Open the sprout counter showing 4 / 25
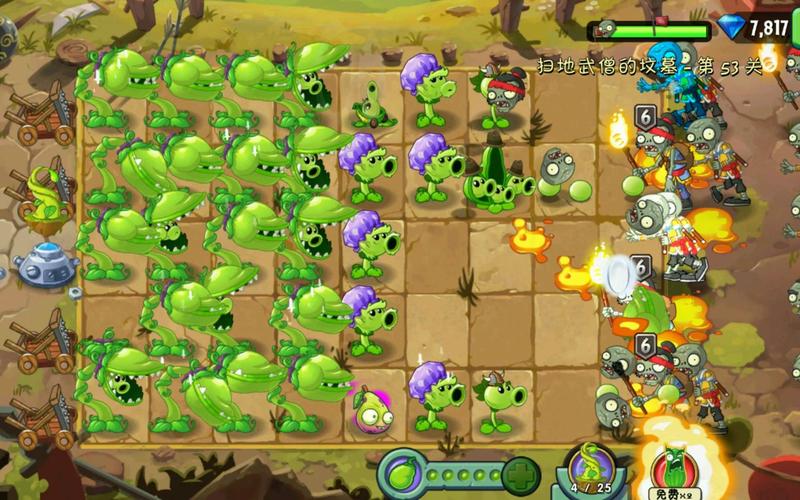800x500 pixels. point(591,470)
